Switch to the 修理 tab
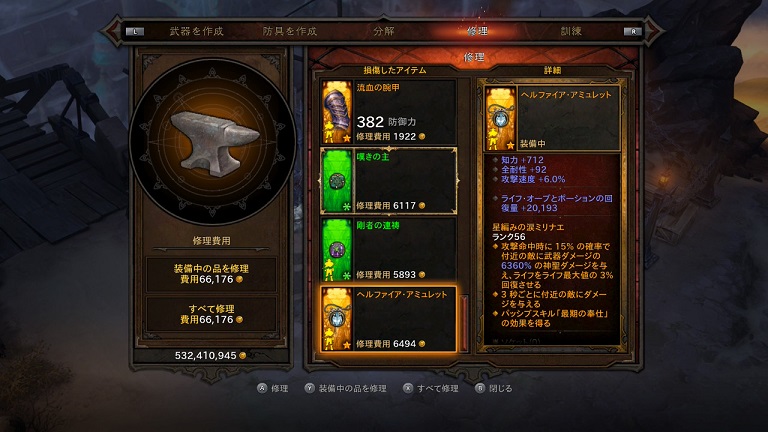Viewport: 768px width, 432px height. coord(478,31)
